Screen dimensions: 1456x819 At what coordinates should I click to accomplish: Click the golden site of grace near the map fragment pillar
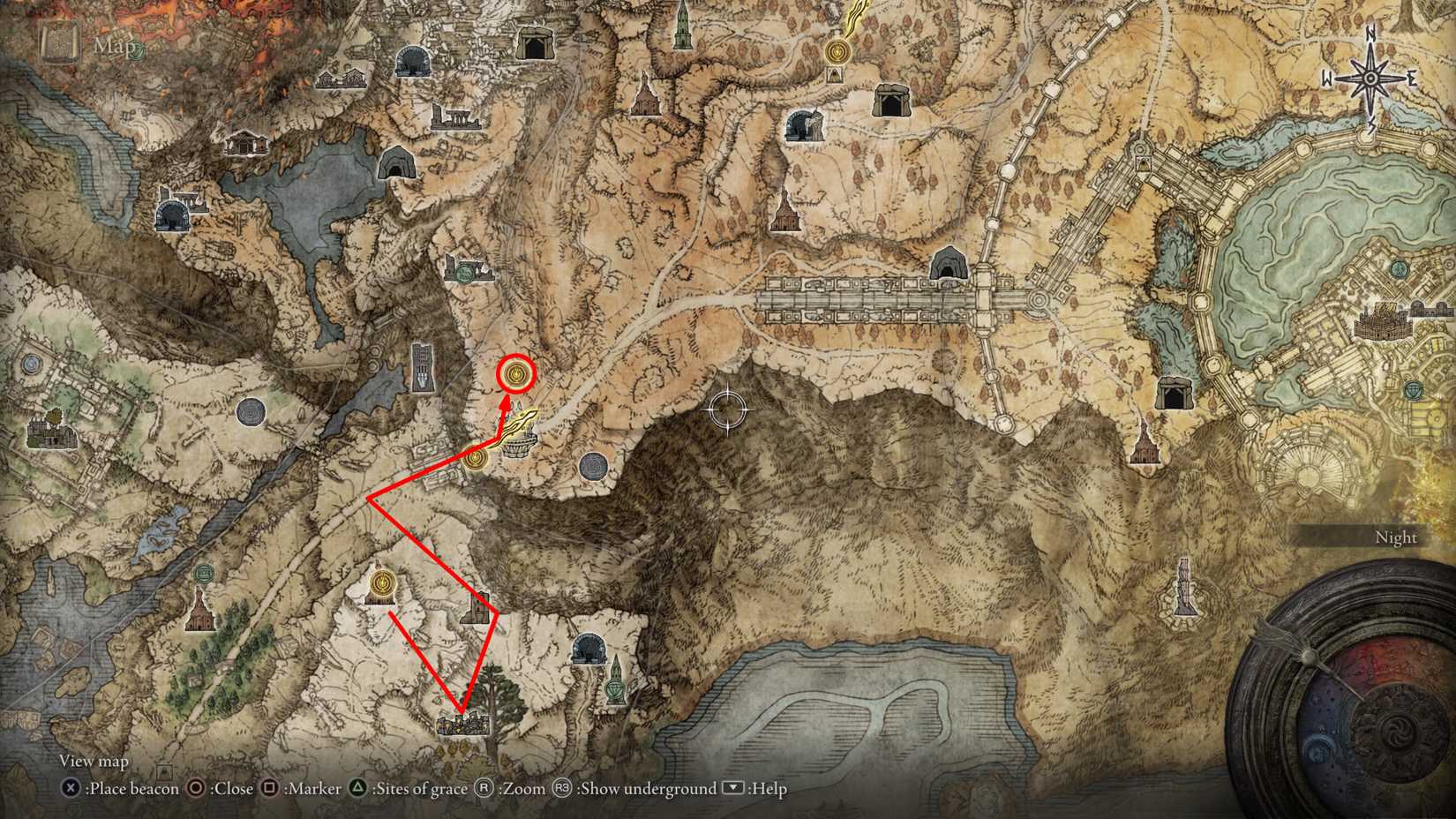pos(474,458)
